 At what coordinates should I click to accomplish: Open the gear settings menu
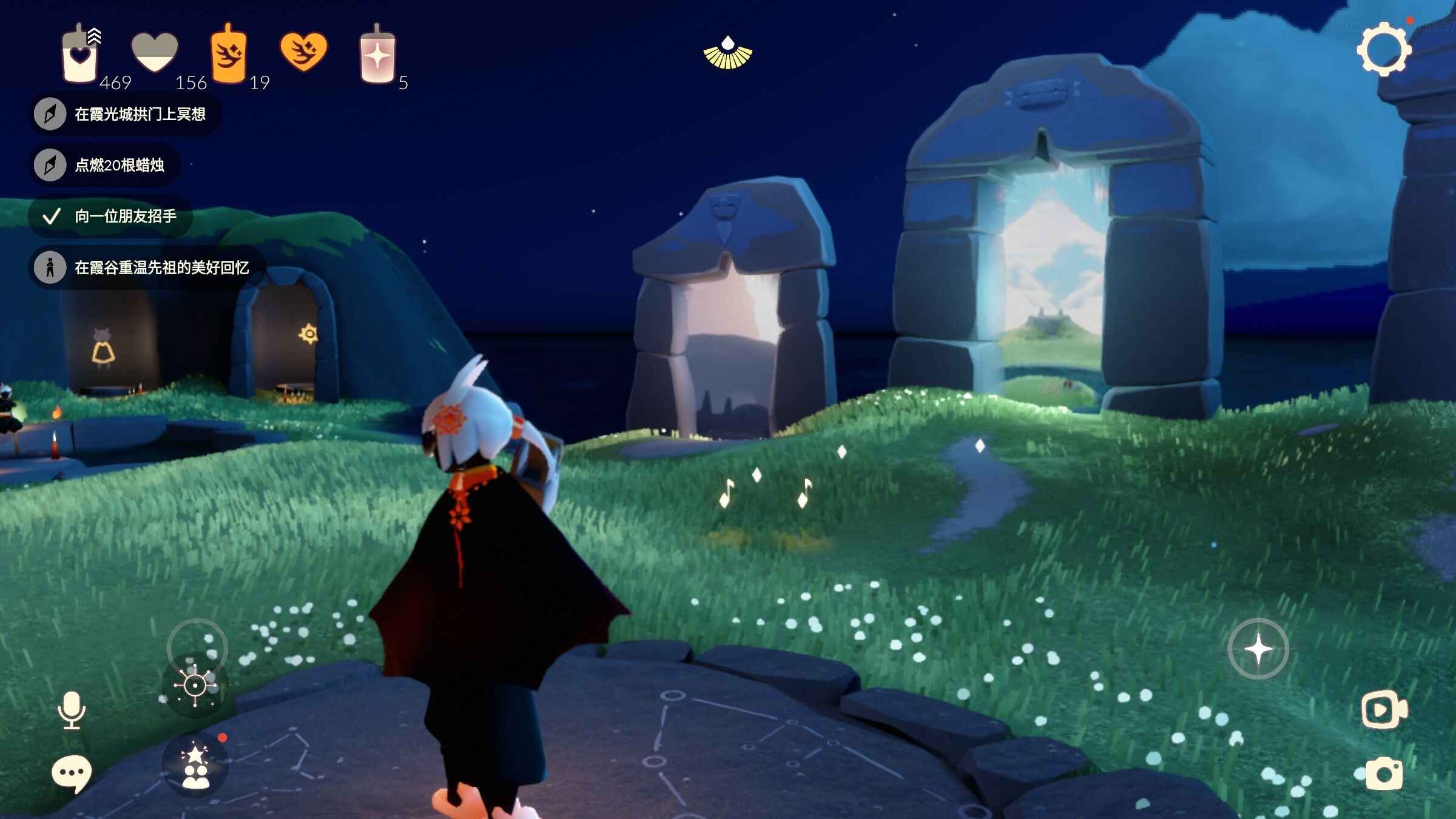[x=1383, y=50]
